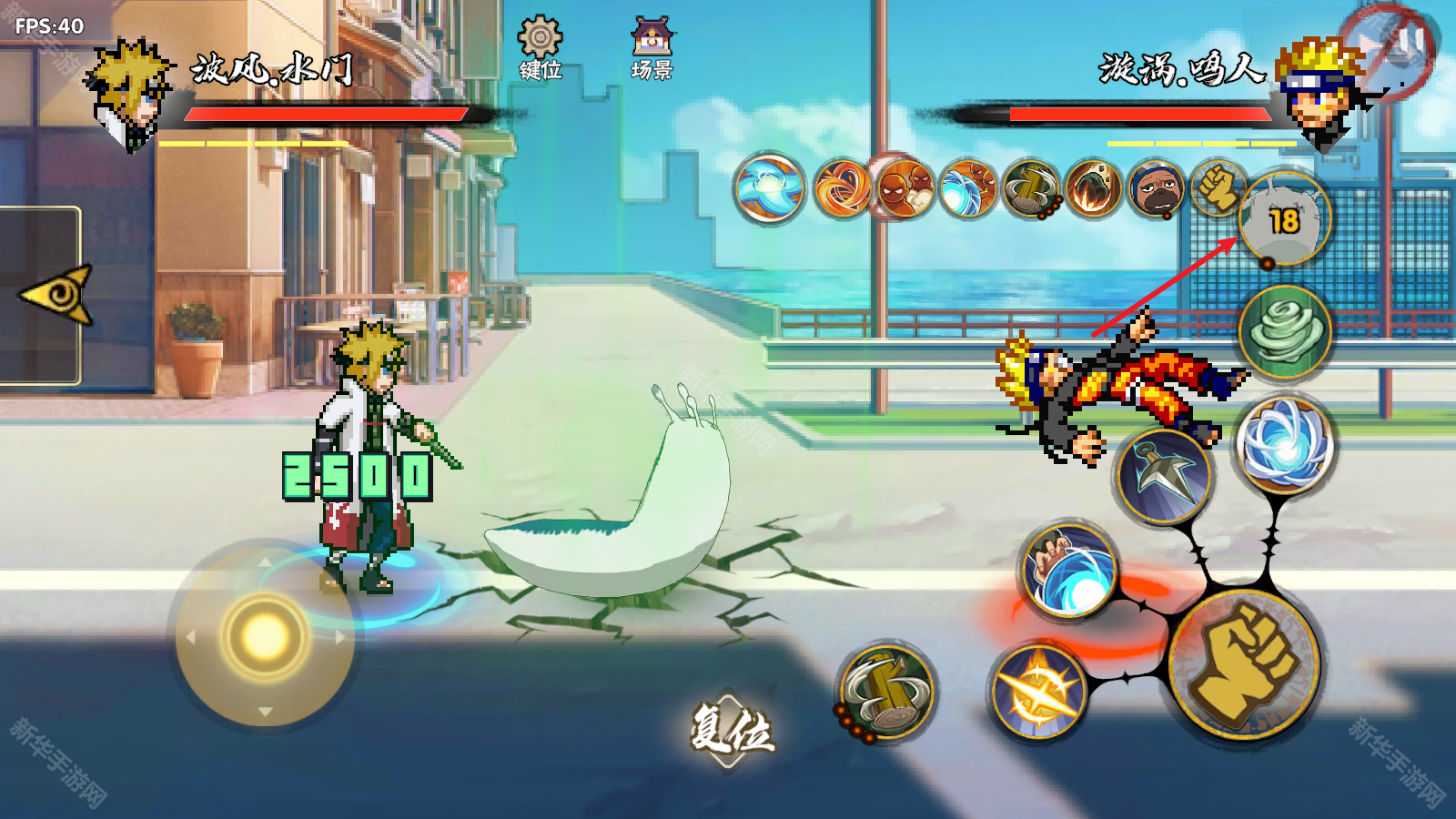Use the large wooden log substitution button
Image resolution: width=1456 pixels, height=819 pixels.
[886, 693]
